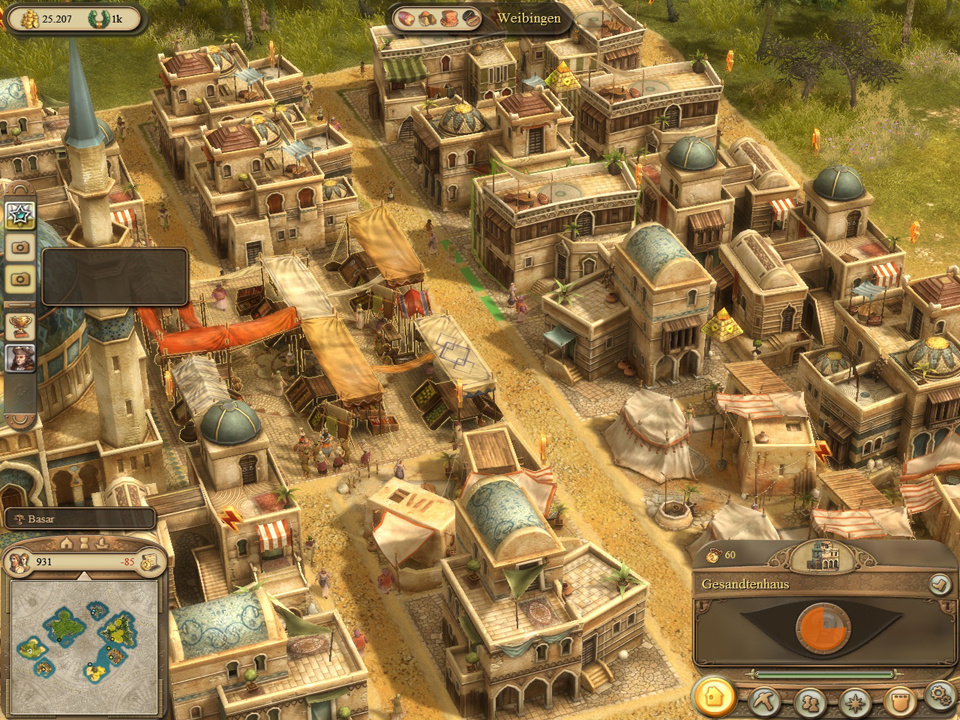Open the build menu house button
Viewport: 960px width, 720px height.
(713, 697)
